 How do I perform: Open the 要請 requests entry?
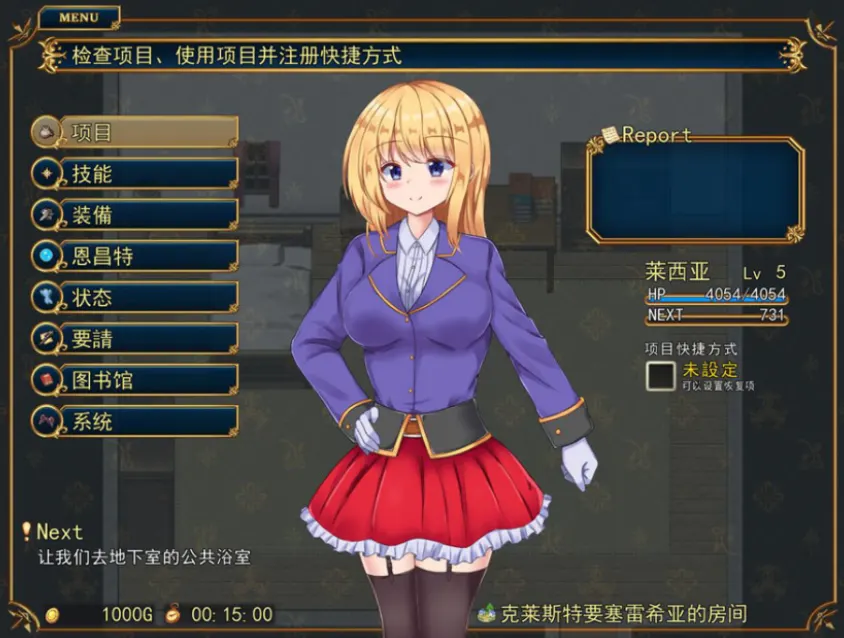[135, 339]
